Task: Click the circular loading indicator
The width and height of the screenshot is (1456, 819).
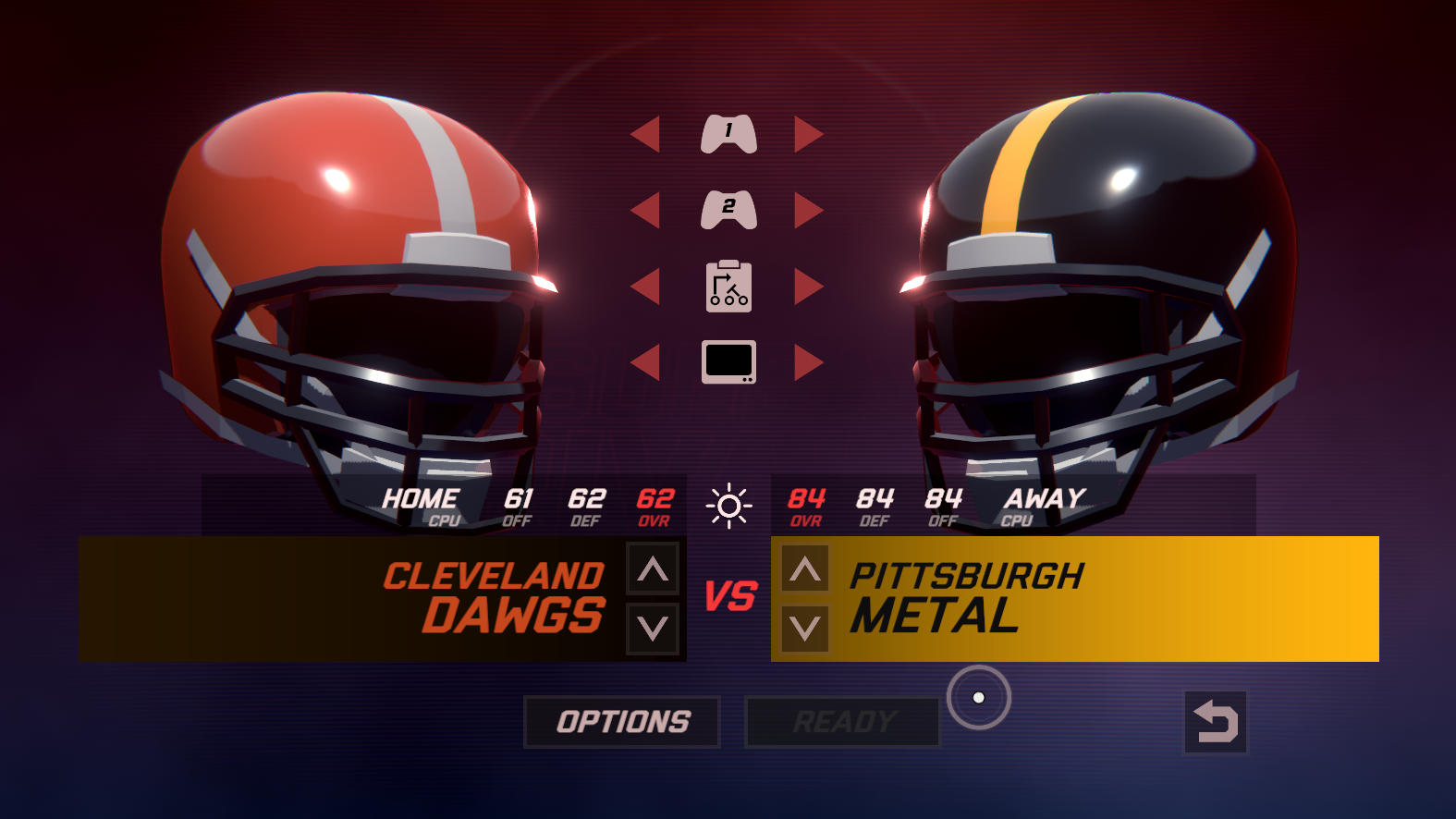Action: (978, 700)
